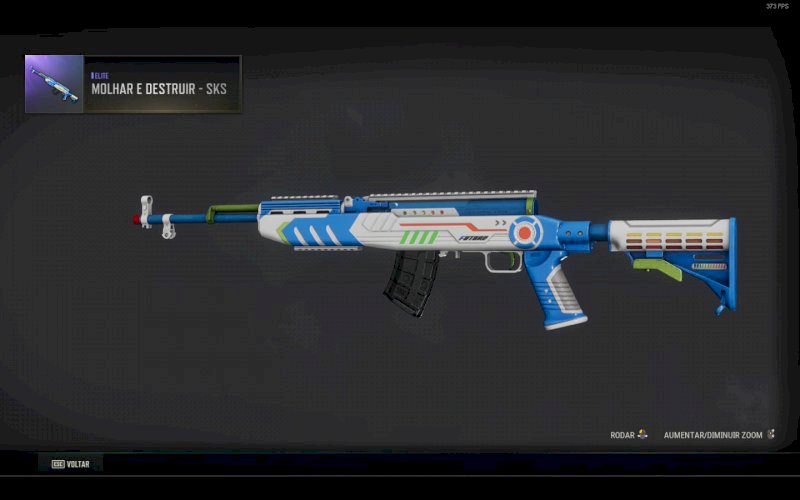
Task: Select the Molhar e Destruir SKS thumbnail
Action: (54, 84)
